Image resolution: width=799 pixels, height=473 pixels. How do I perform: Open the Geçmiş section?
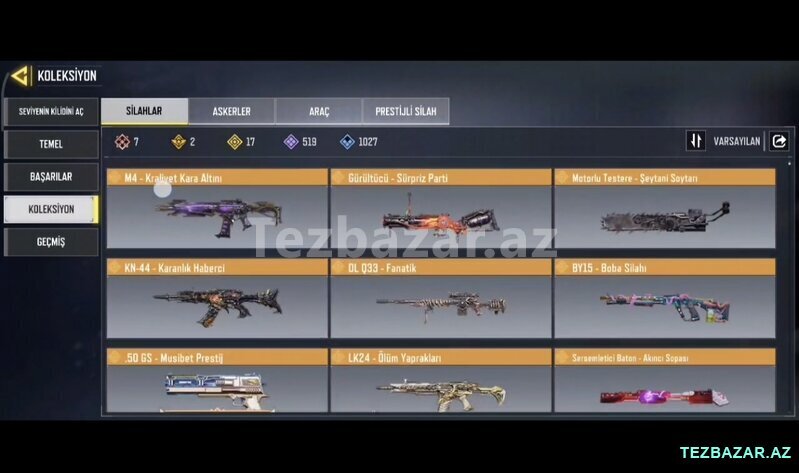point(51,242)
